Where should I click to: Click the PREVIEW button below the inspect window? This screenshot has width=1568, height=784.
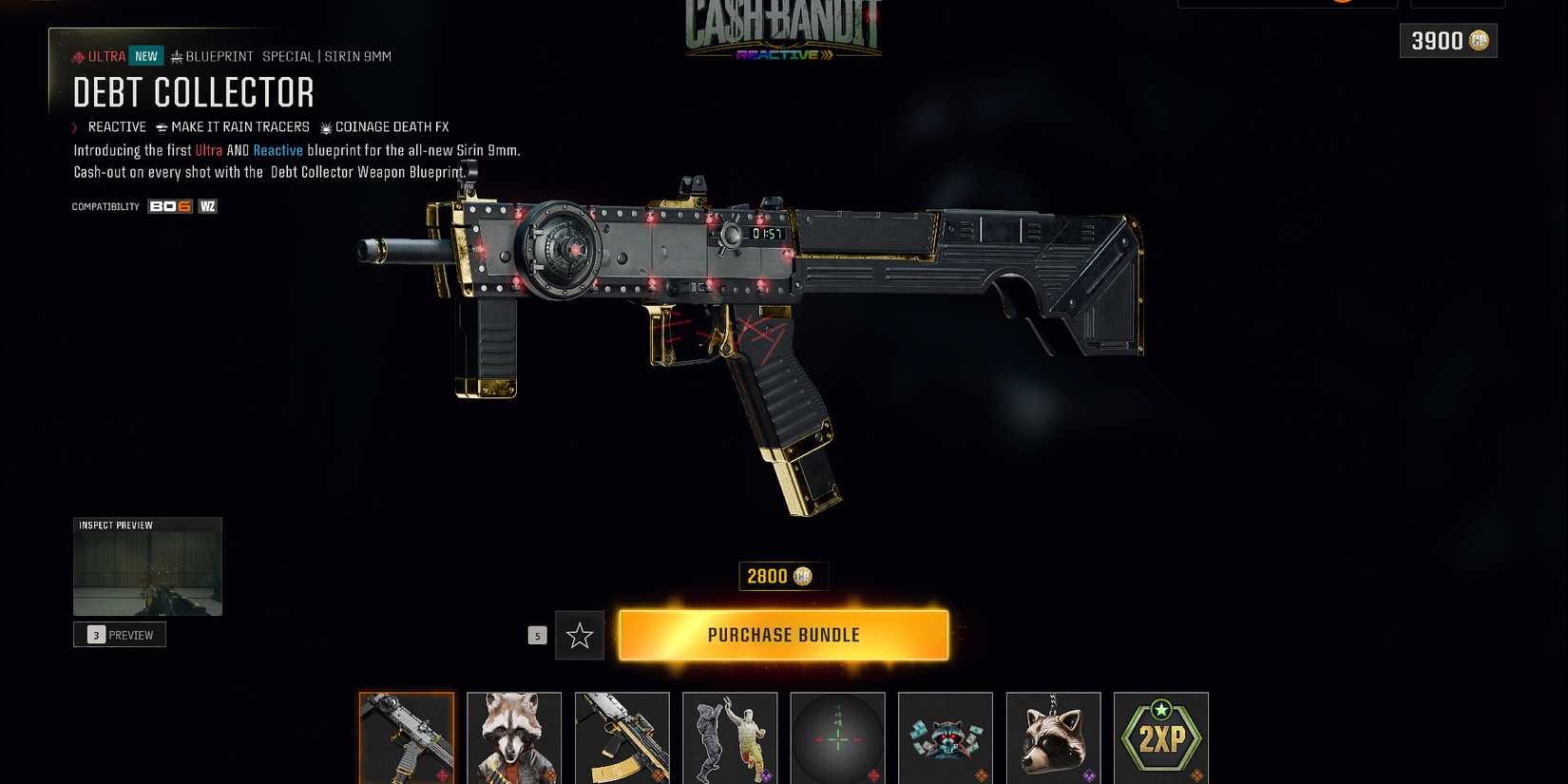click(119, 635)
